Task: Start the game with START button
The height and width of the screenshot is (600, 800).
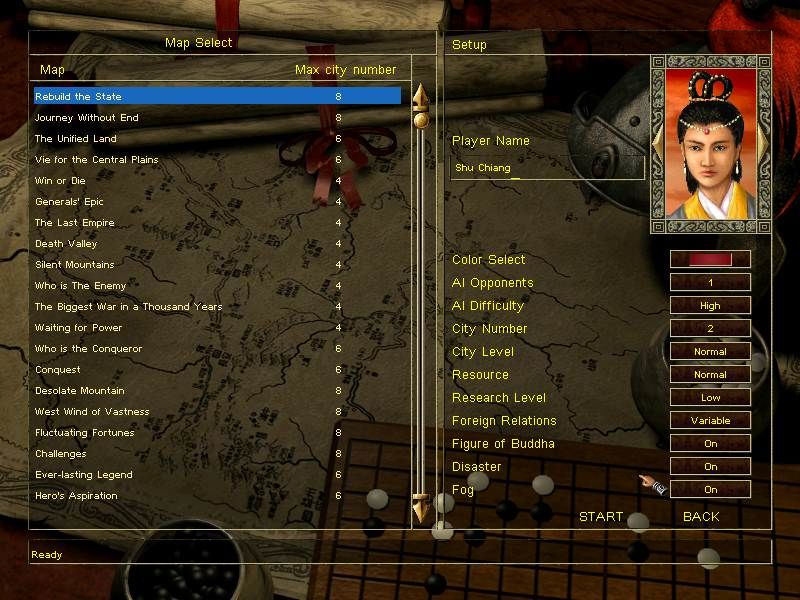Action: [x=601, y=517]
